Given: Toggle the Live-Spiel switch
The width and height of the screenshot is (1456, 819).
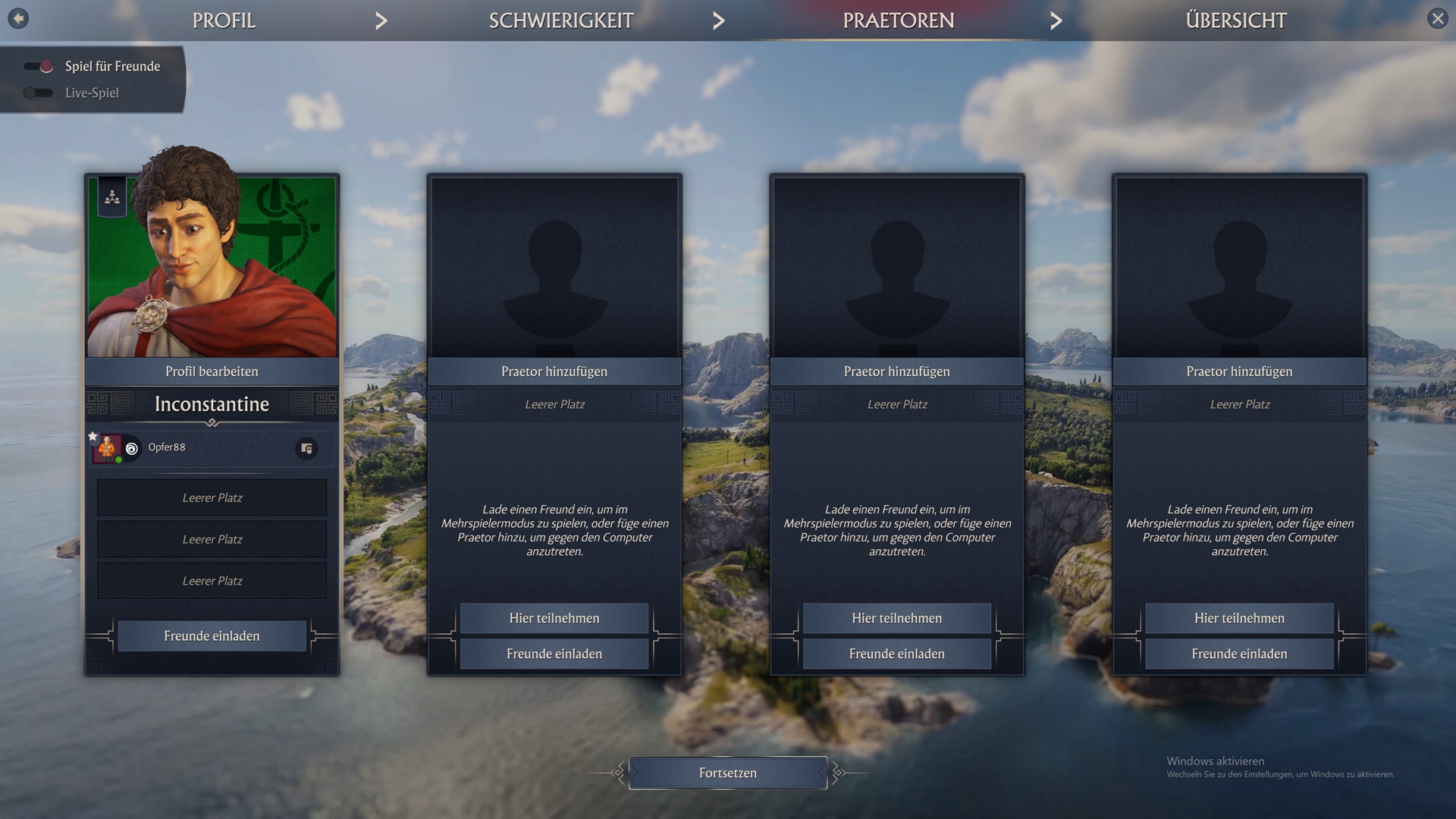Looking at the screenshot, I should 37,93.
